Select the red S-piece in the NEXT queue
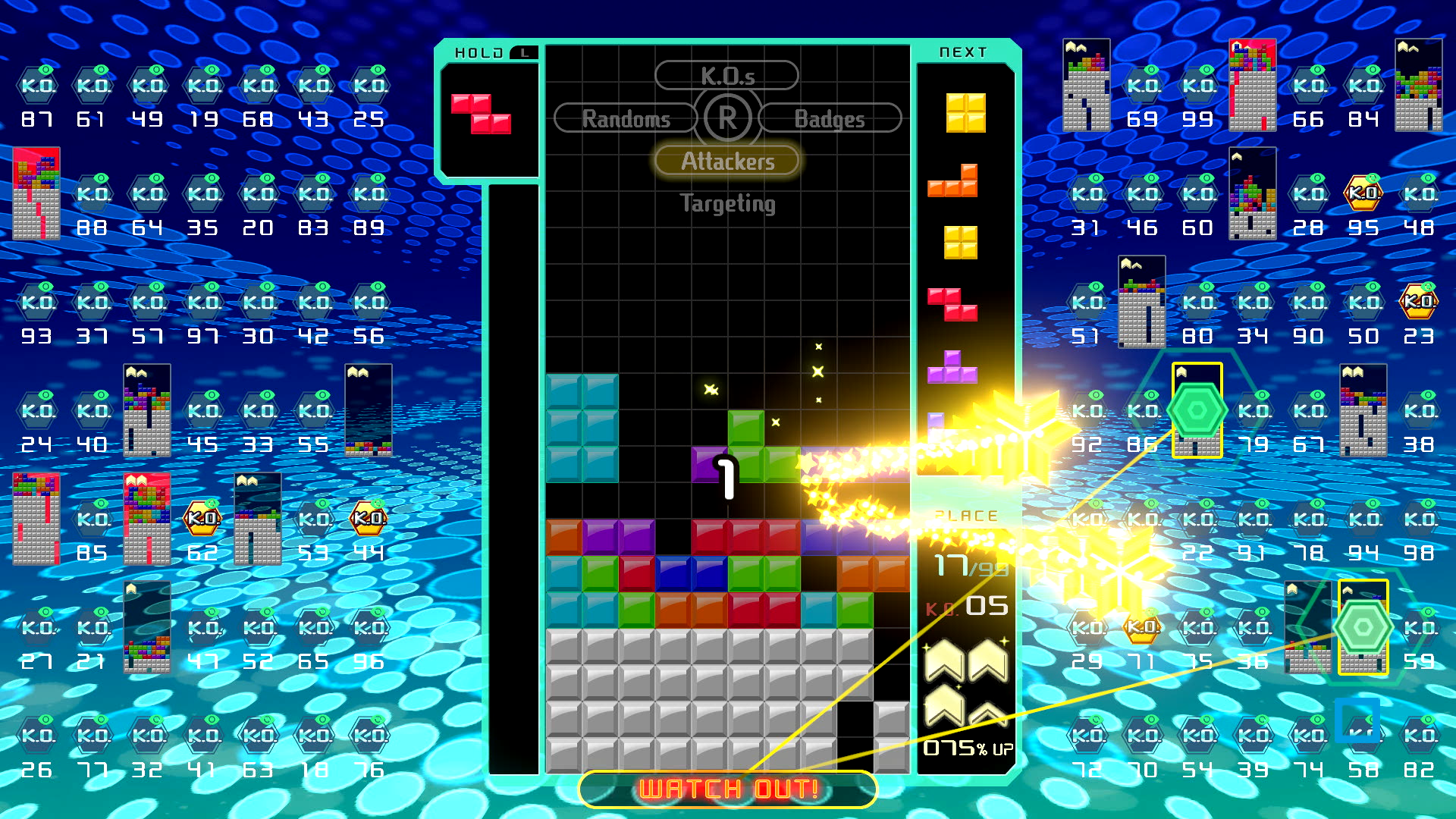 pyautogui.click(x=952, y=303)
